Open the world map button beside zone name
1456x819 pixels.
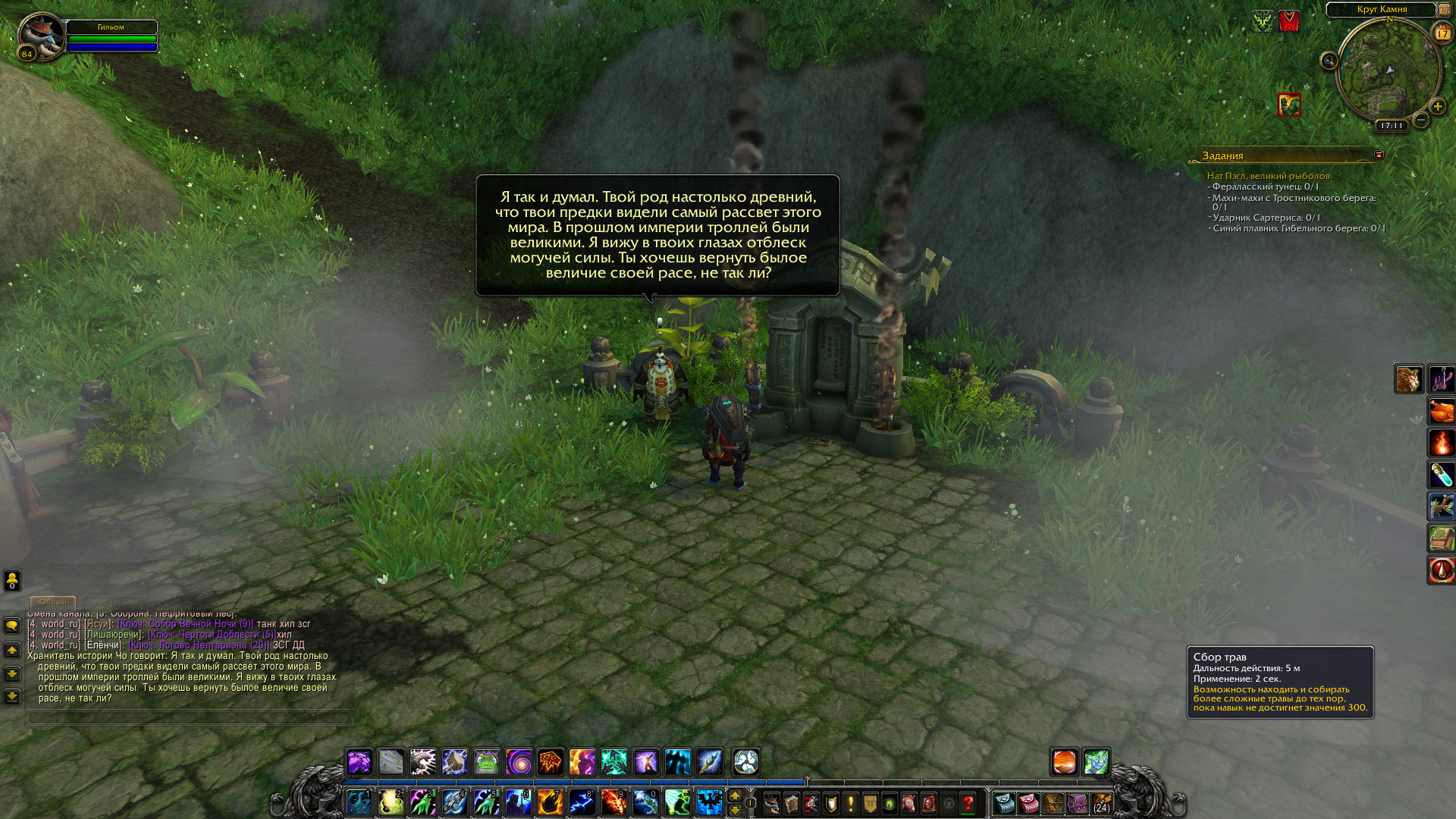(x=1444, y=10)
